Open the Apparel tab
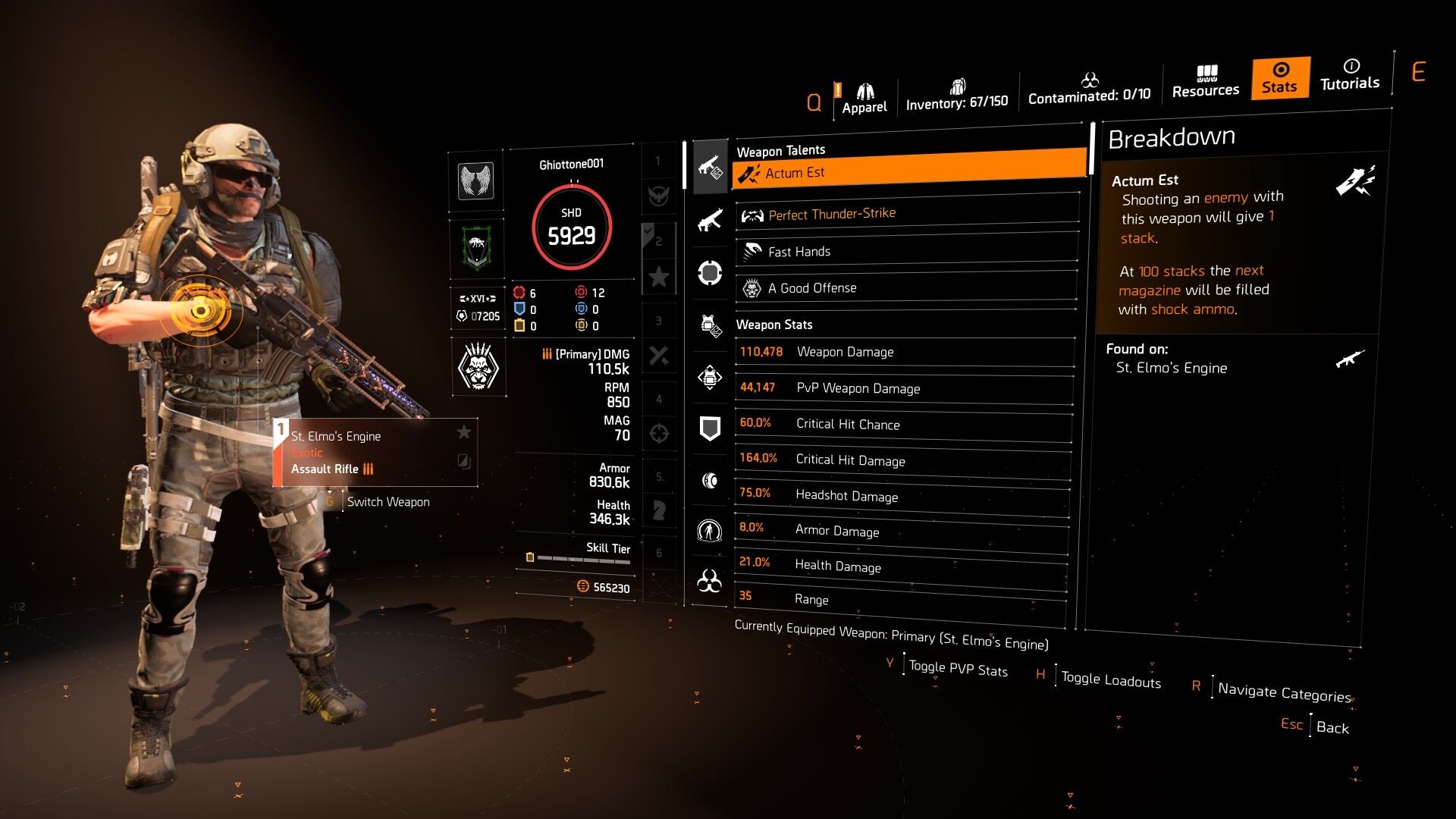The width and height of the screenshot is (1456, 819). click(x=864, y=100)
